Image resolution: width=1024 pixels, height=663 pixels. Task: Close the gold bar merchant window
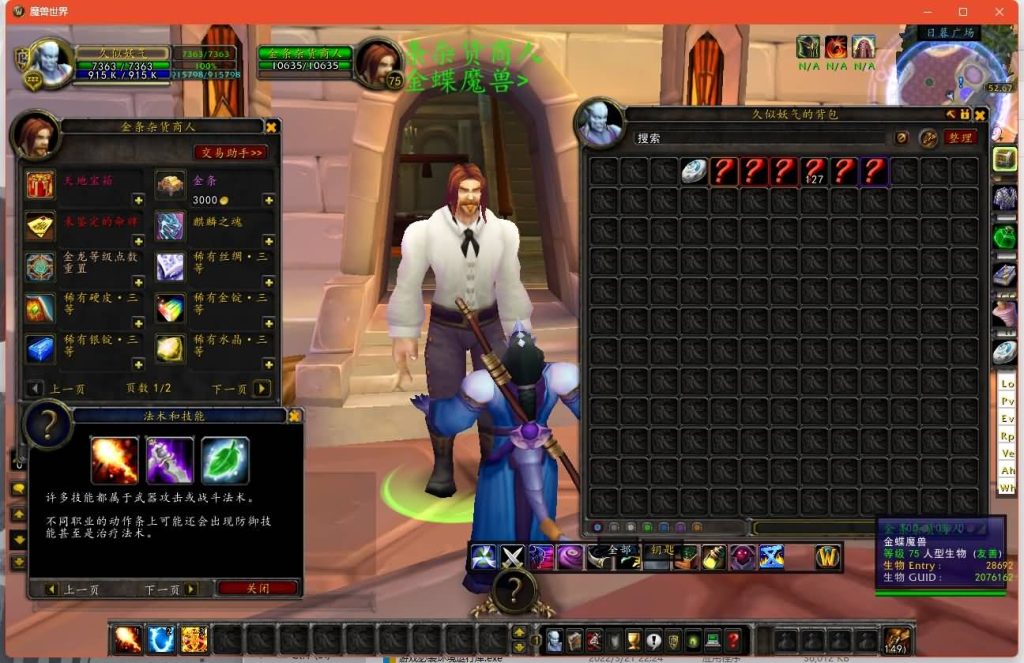(x=271, y=127)
